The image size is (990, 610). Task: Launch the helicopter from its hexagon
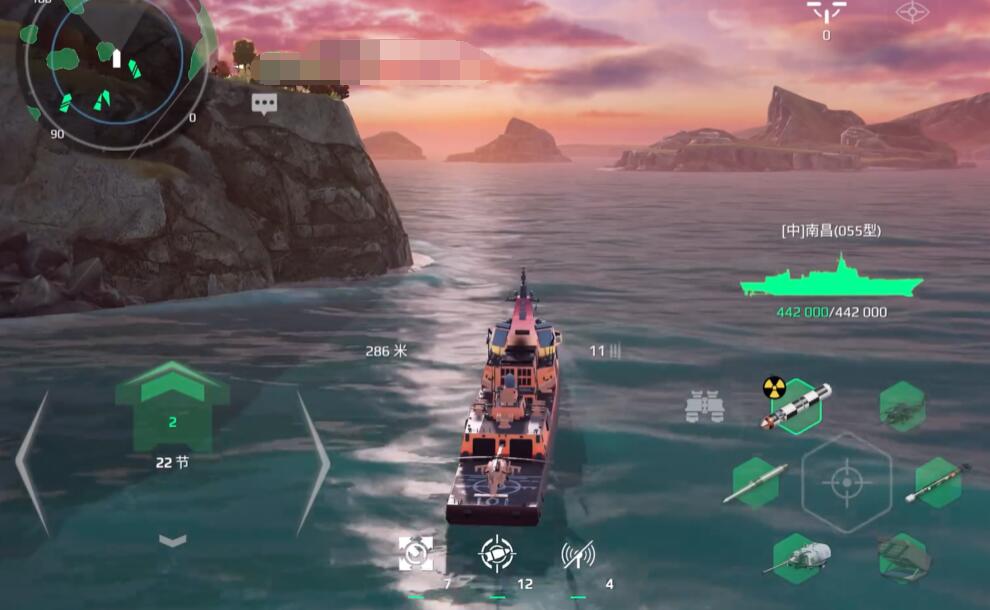901,406
